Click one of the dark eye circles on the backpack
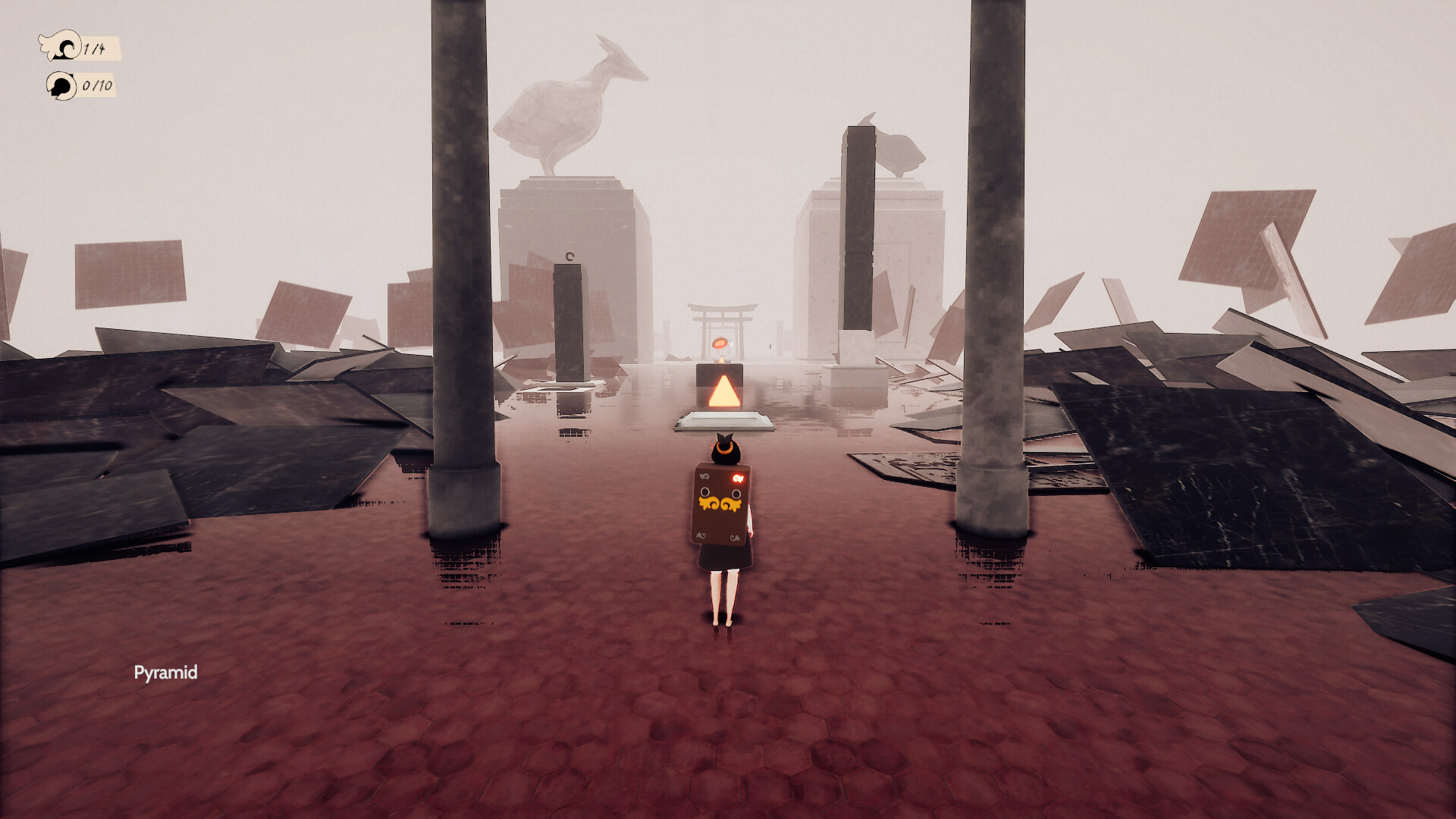 coord(705,491)
